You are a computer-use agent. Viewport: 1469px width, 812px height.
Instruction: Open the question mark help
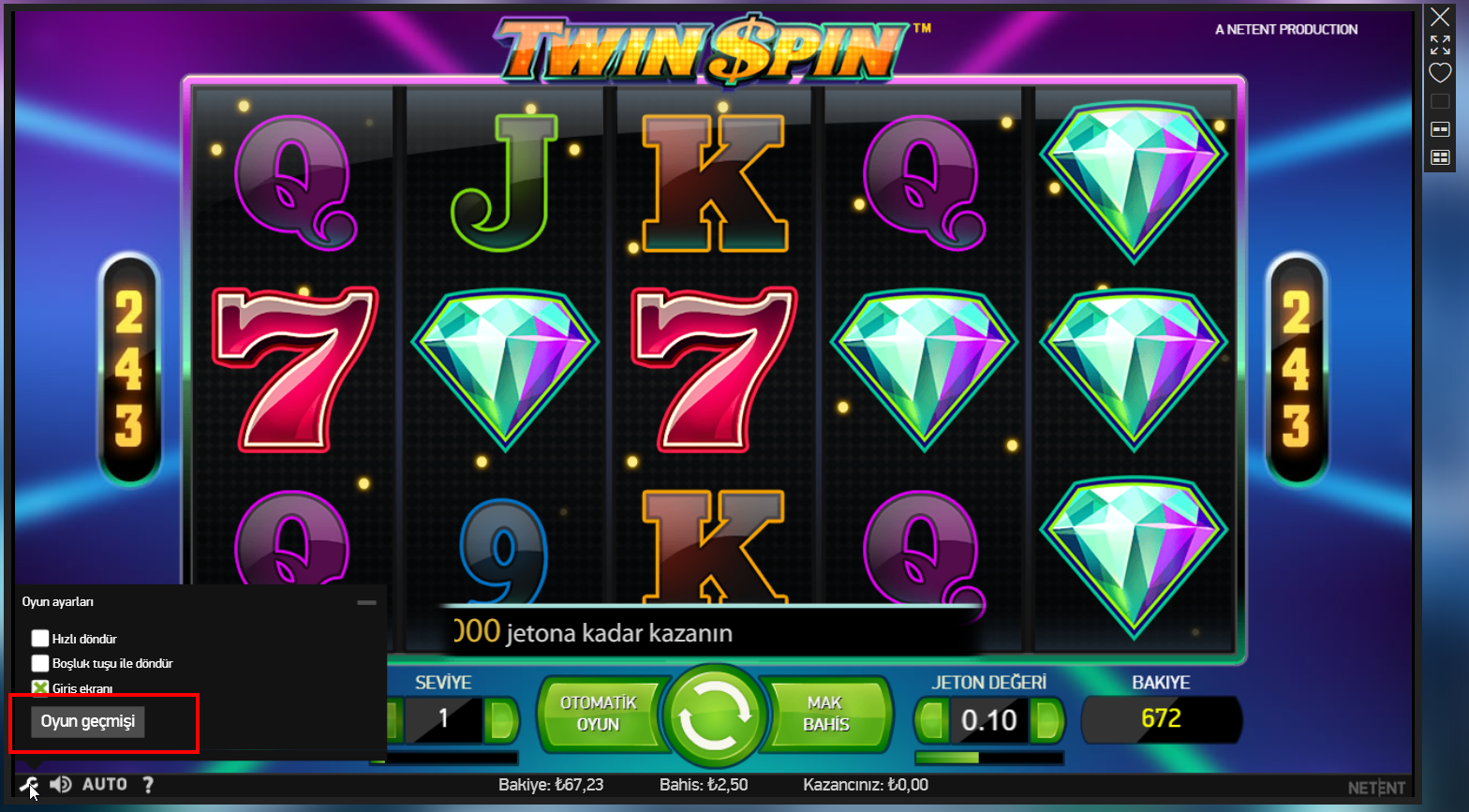[x=148, y=785]
